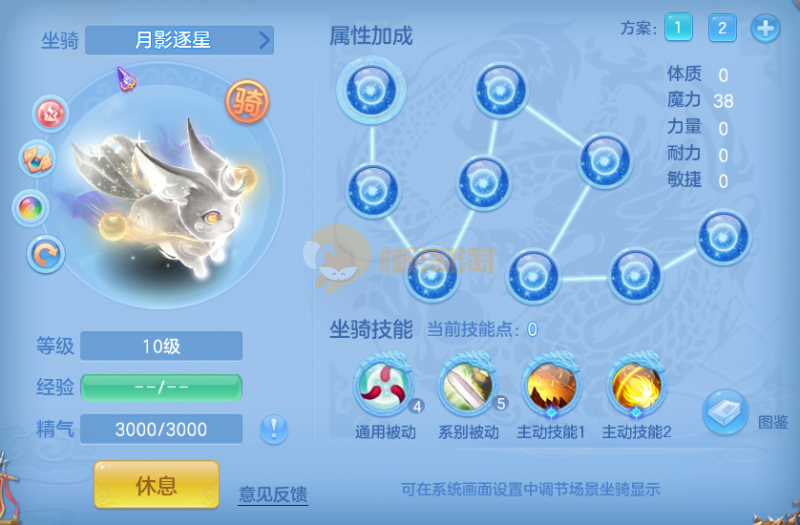Open the 图鉴 mount compendium
Image resolution: width=800 pixels, height=525 pixels.
(x=725, y=411)
